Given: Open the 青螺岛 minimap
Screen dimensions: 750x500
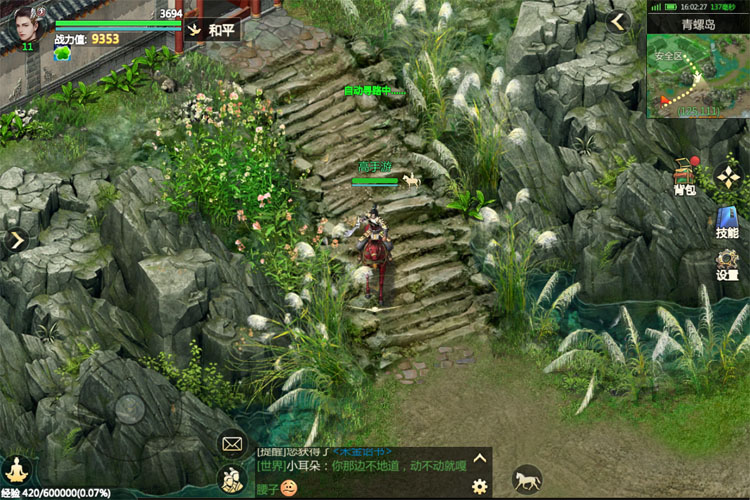Looking at the screenshot, I should [698, 70].
